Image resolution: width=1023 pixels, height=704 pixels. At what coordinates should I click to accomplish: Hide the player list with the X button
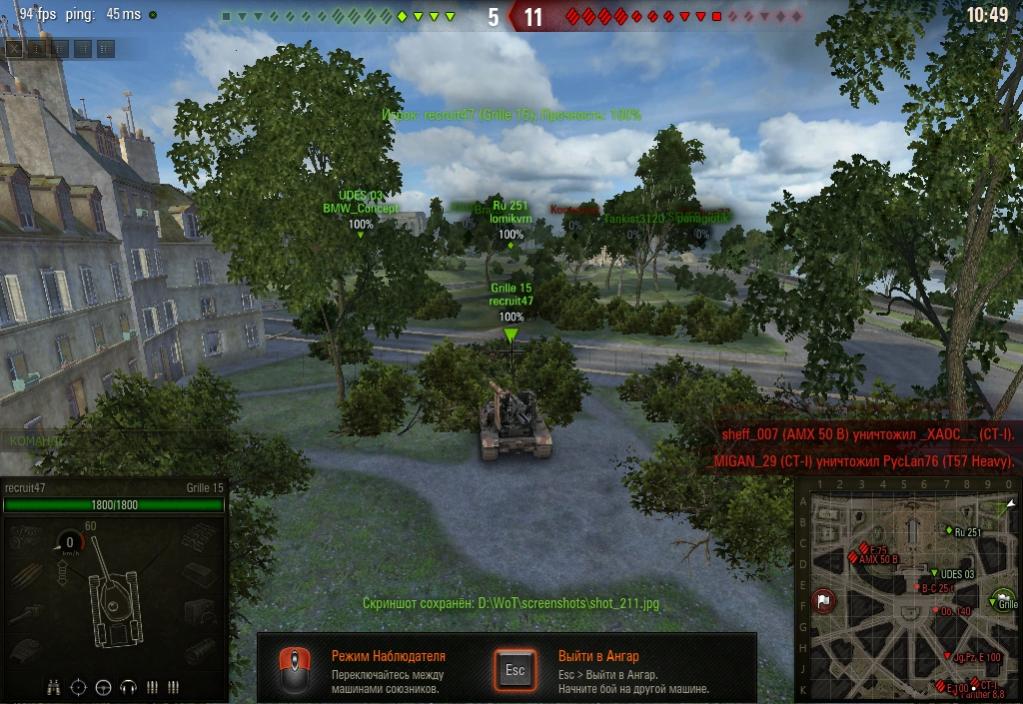tap(15, 48)
